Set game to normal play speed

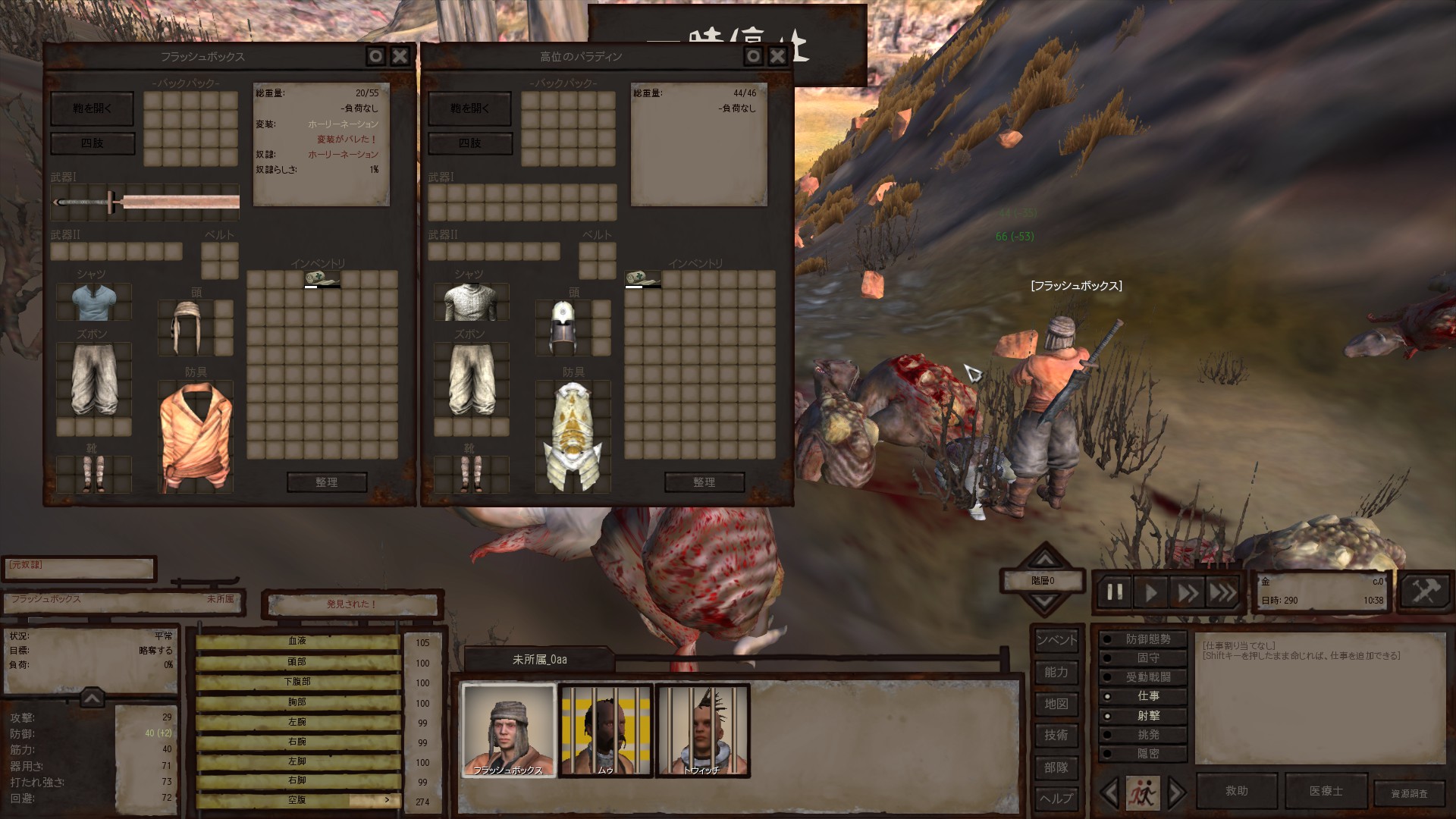pos(1150,592)
